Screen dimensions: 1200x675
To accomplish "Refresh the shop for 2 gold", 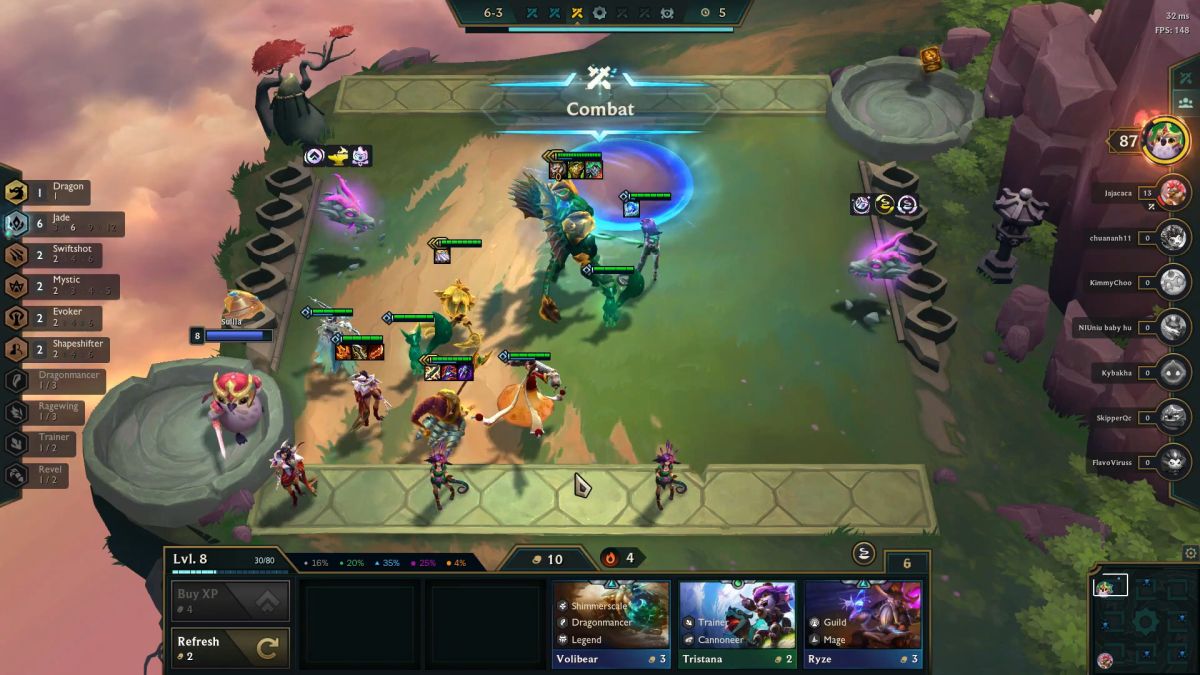I will (x=230, y=647).
